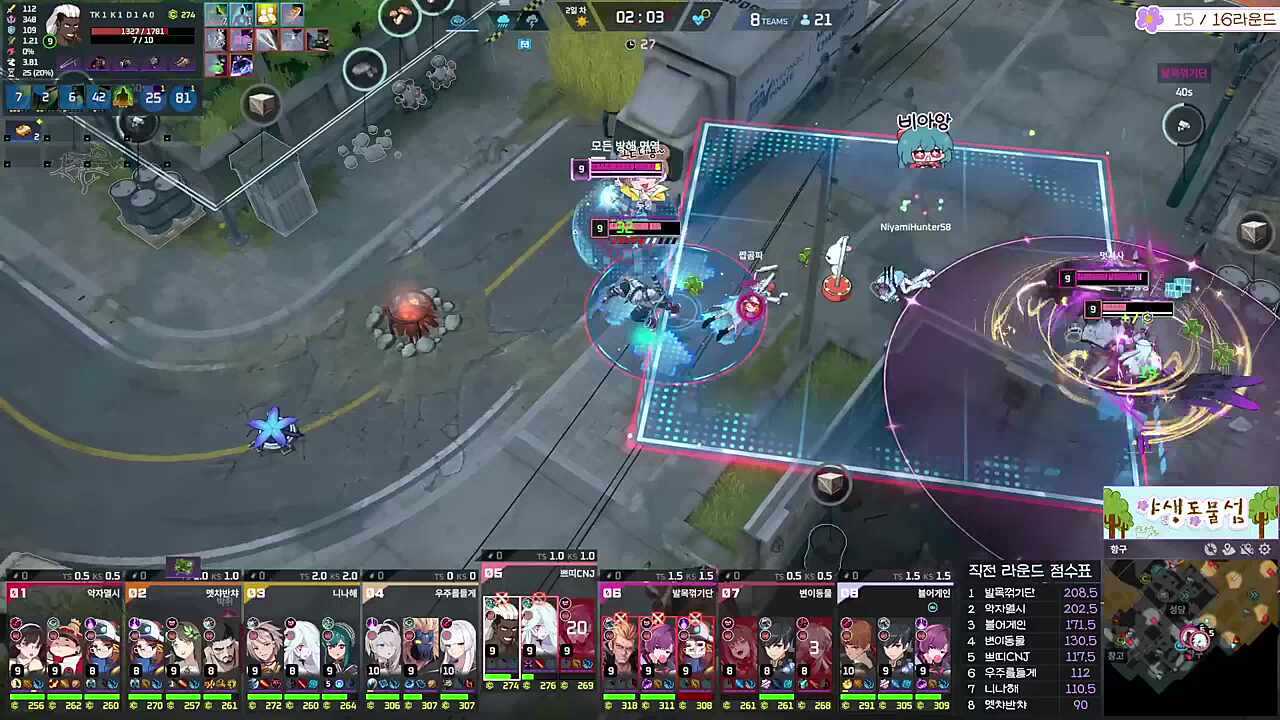The height and width of the screenshot is (720, 1280).
Task: Expand the 8 TEAMS counter at top
Action: click(770, 19)
